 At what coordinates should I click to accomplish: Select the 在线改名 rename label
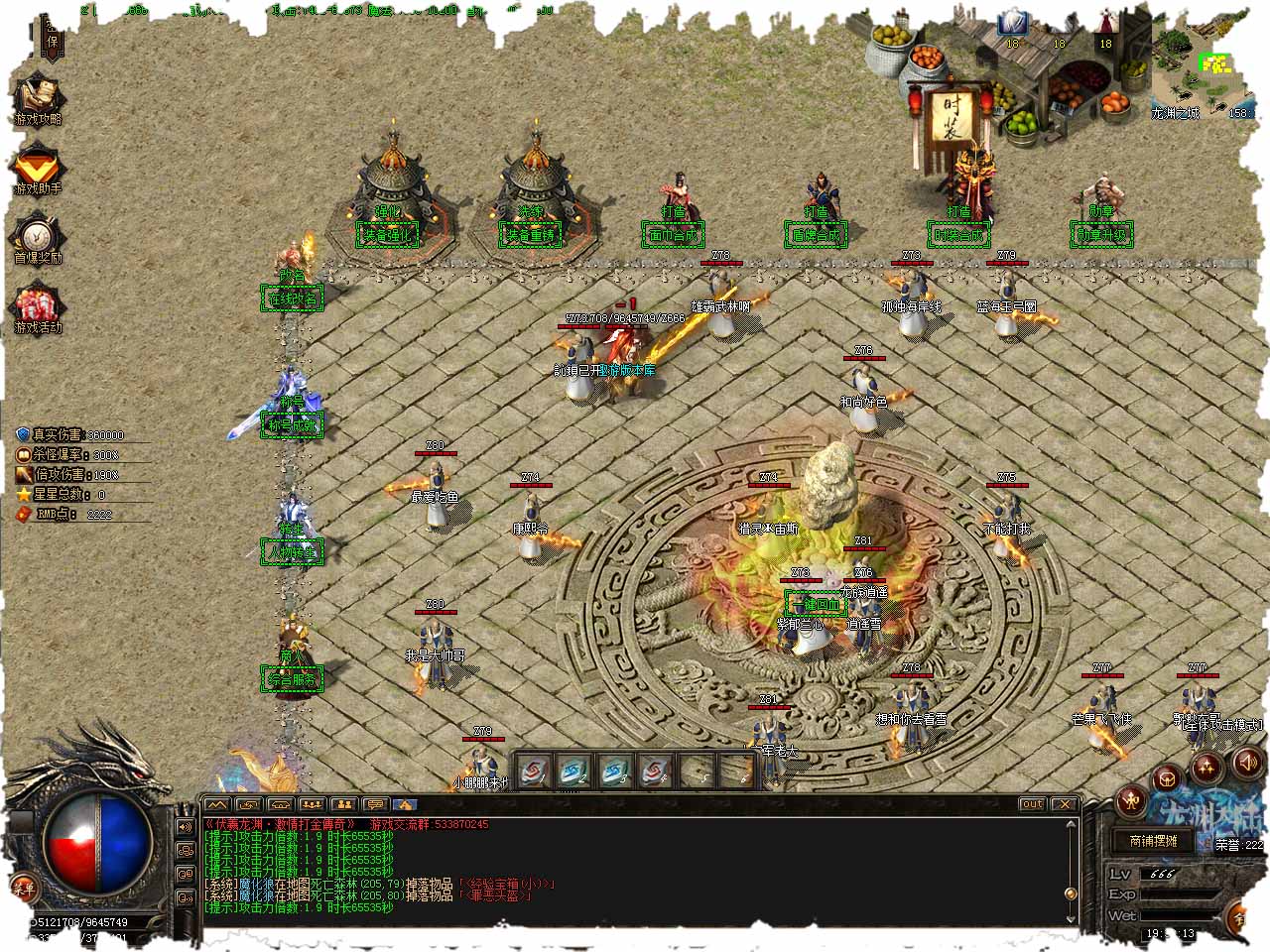tap(292, 297)
